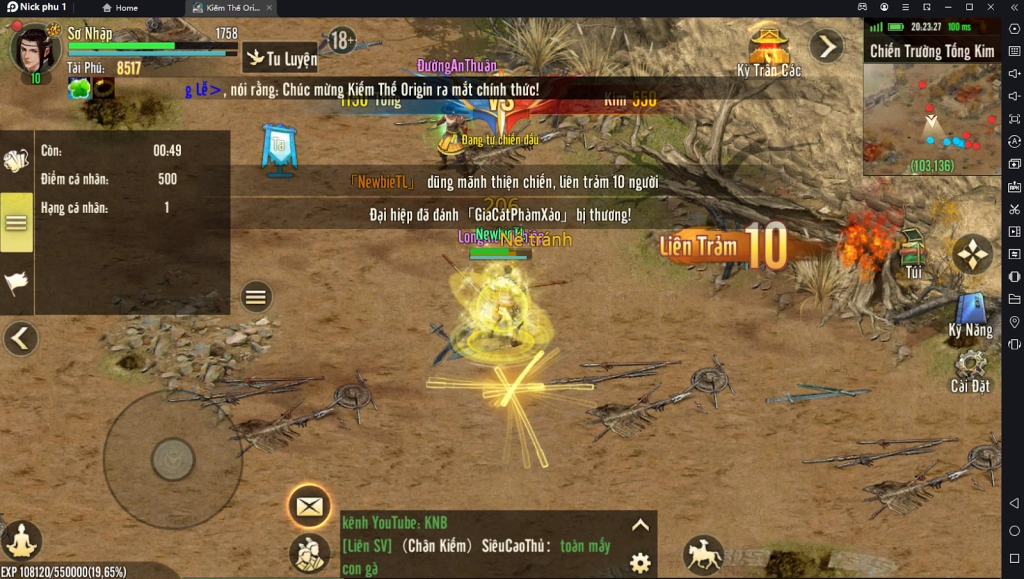Open the warrior character icon near chat

coord(309,553)
